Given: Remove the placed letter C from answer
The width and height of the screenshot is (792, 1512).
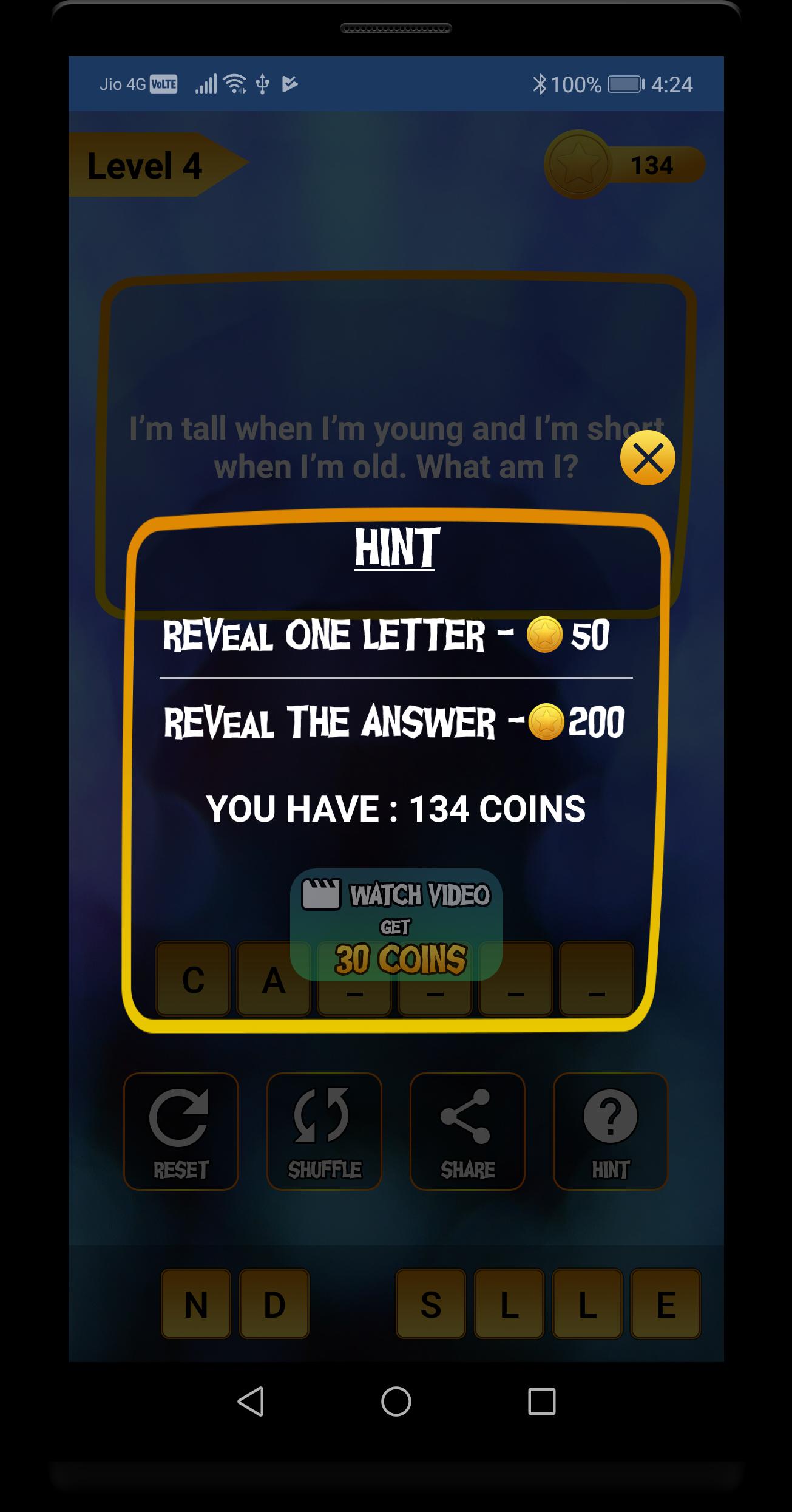Looking at the screenshot, I should (193, 979).
